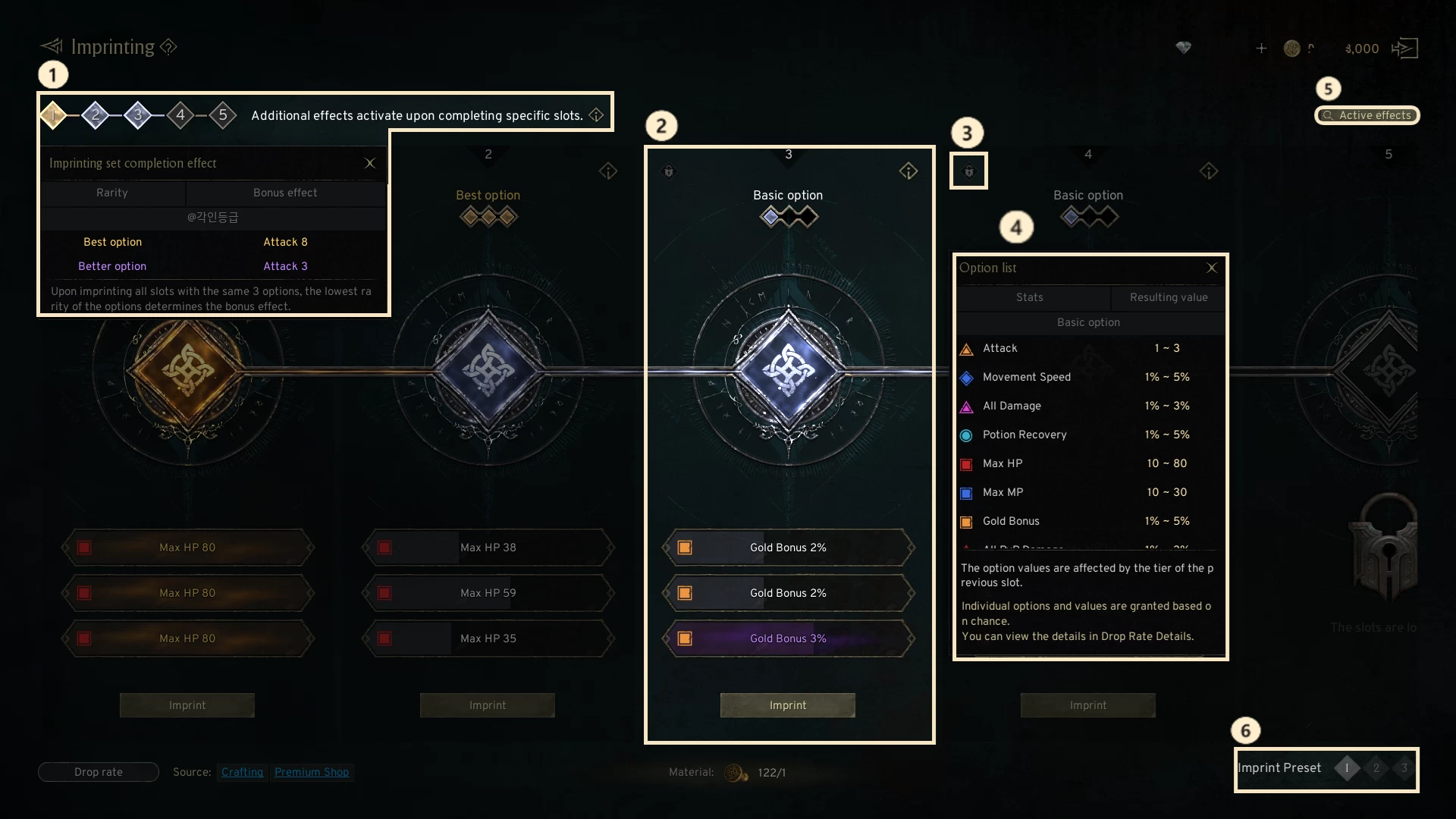The image size is (1456, 819).
Task: Select Imprint Preset 3
Action: [1404, 768]
